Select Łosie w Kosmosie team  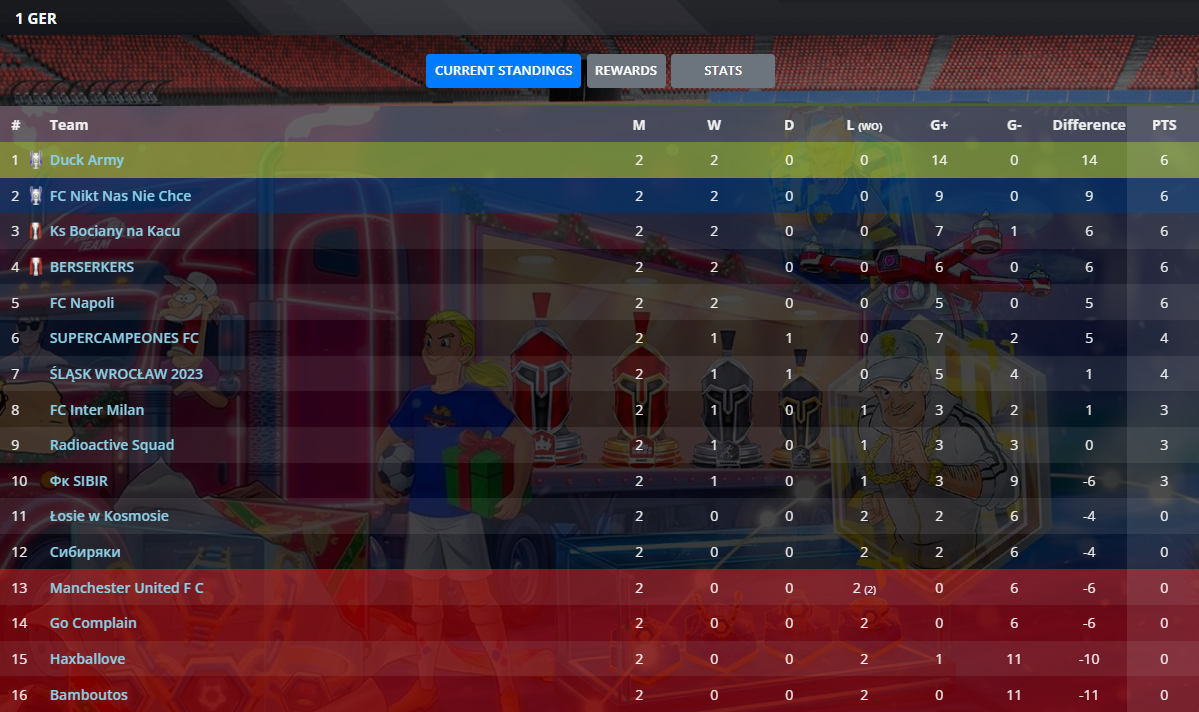pos(109,516)
